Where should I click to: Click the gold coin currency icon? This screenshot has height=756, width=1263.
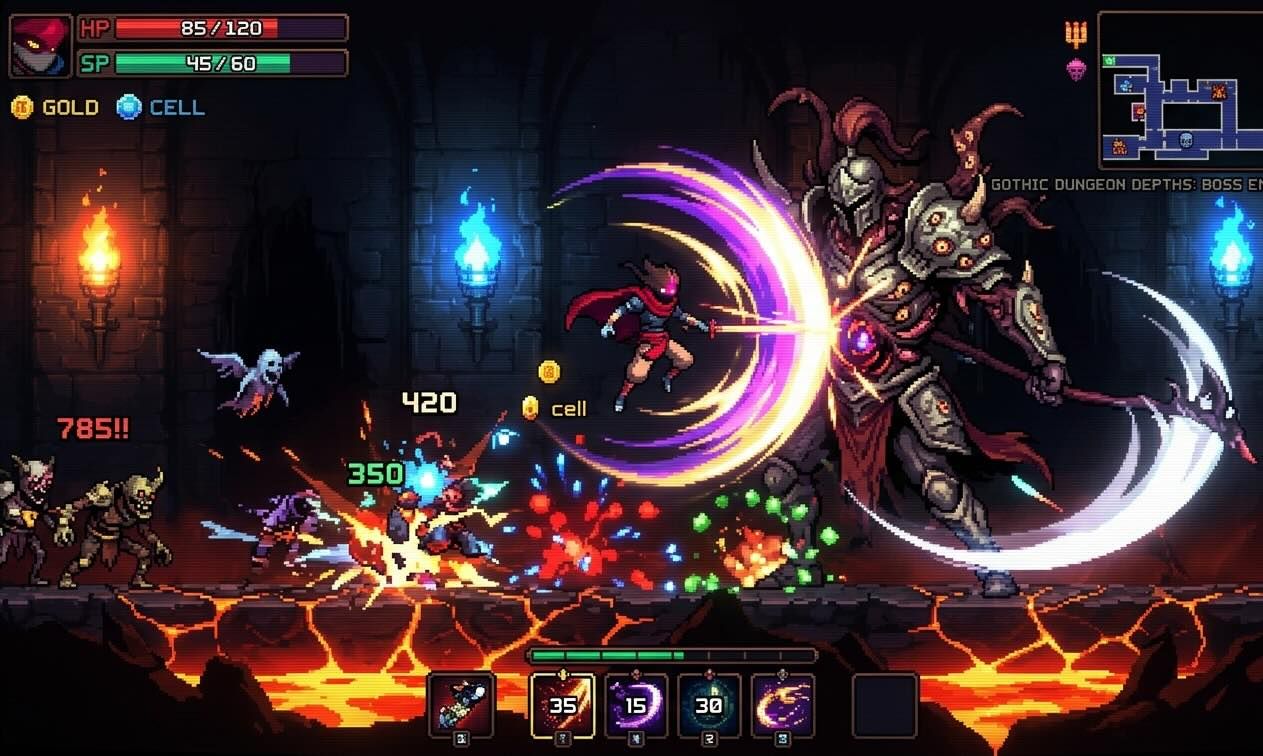22,107
